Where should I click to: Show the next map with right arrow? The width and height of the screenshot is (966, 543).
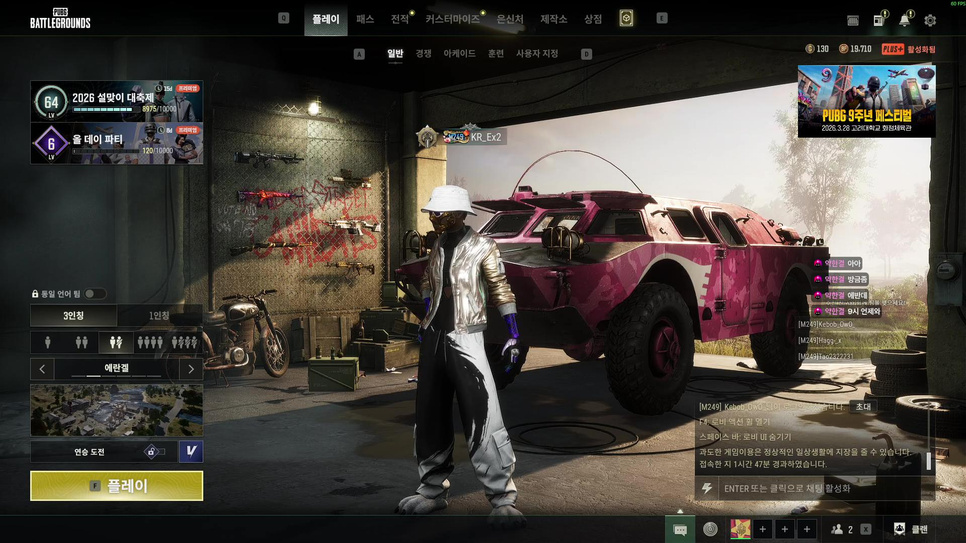tap(191, 369)
